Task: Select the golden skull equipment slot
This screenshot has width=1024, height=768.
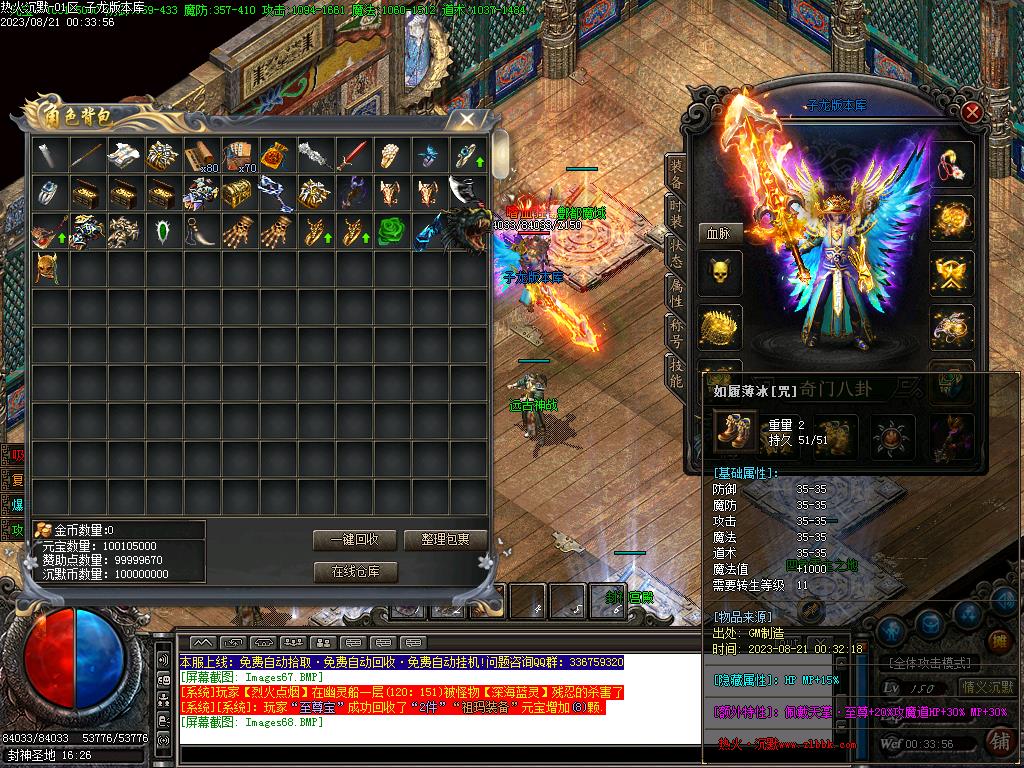Action: click(719, 274)
